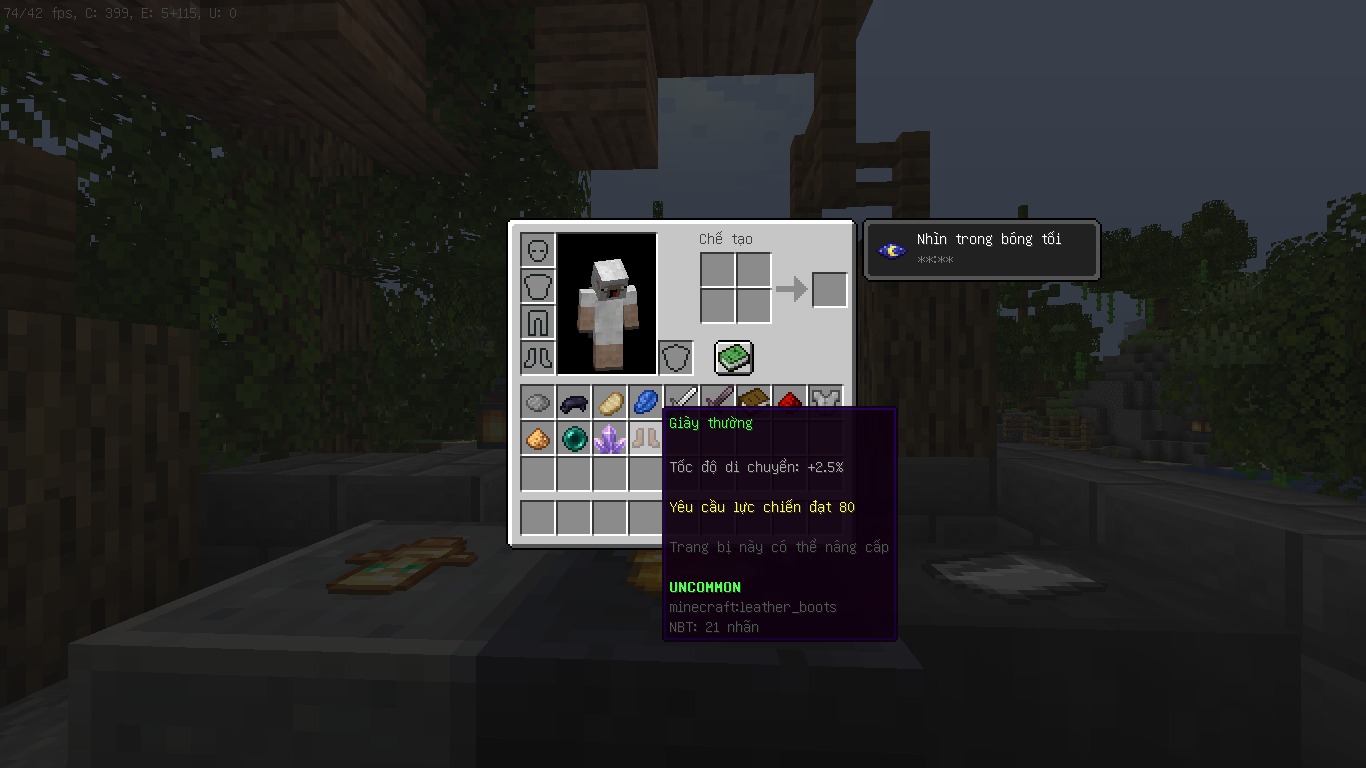Viewport: 1366px width, 768px height.
Task: Pick up the iron chestplate item
Action: (825, 398)
